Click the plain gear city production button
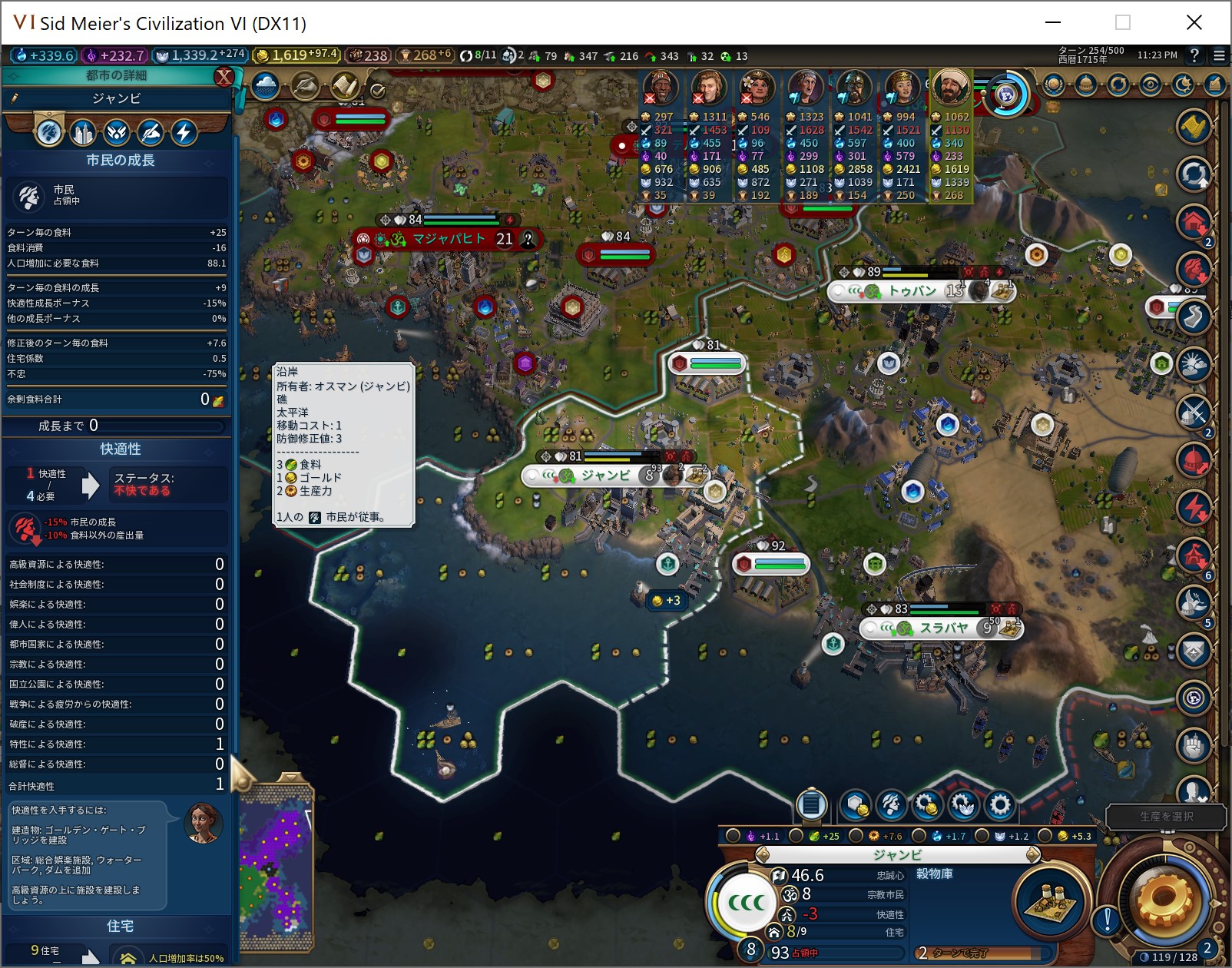This screenshot has width=1232, height=968. tap(999, 805)
